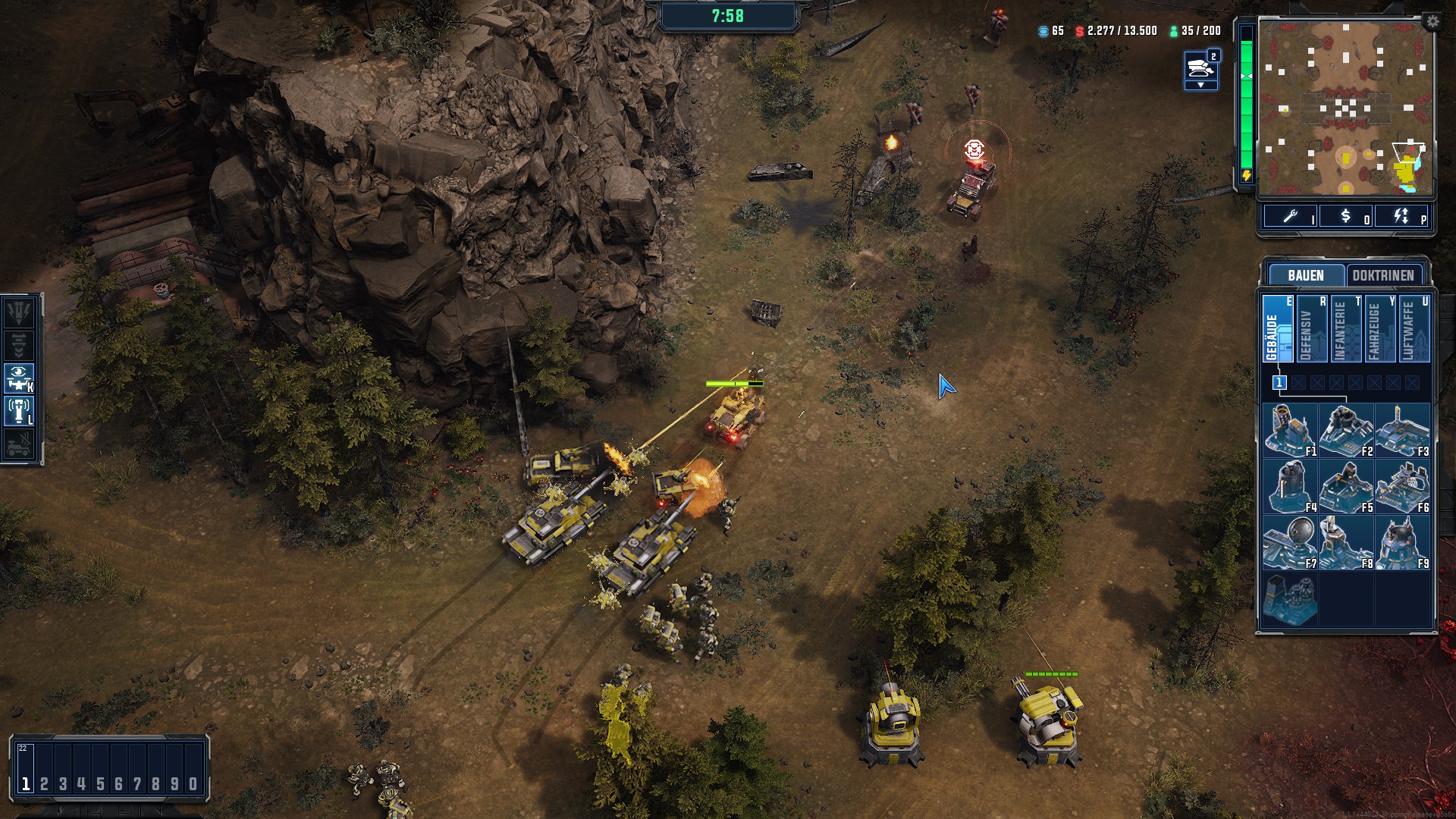
Task: Pick the F9 domed building
Action: coord(1402,542)
